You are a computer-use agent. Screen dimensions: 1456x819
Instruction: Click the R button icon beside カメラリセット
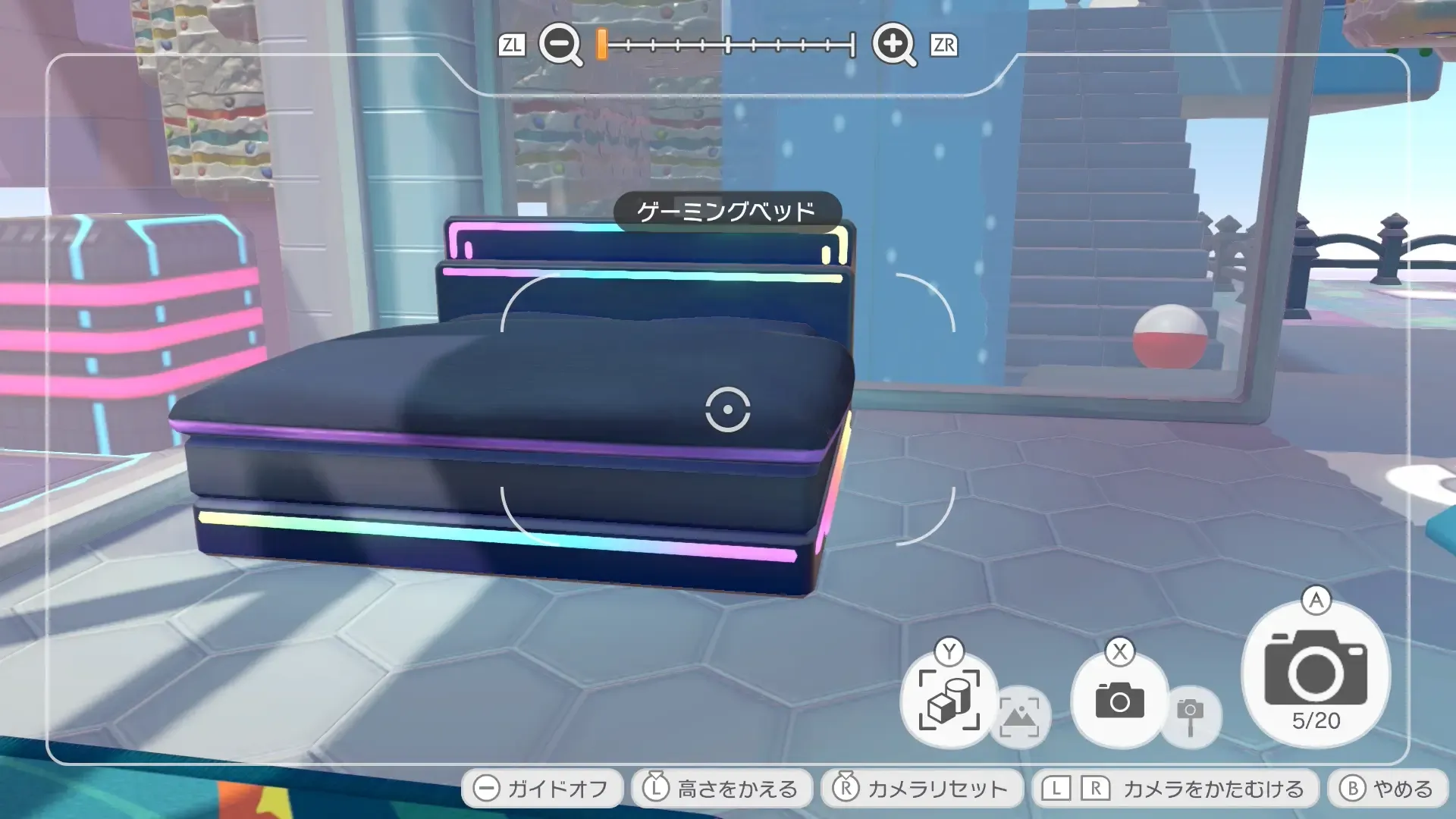click(x=846, y=789)
